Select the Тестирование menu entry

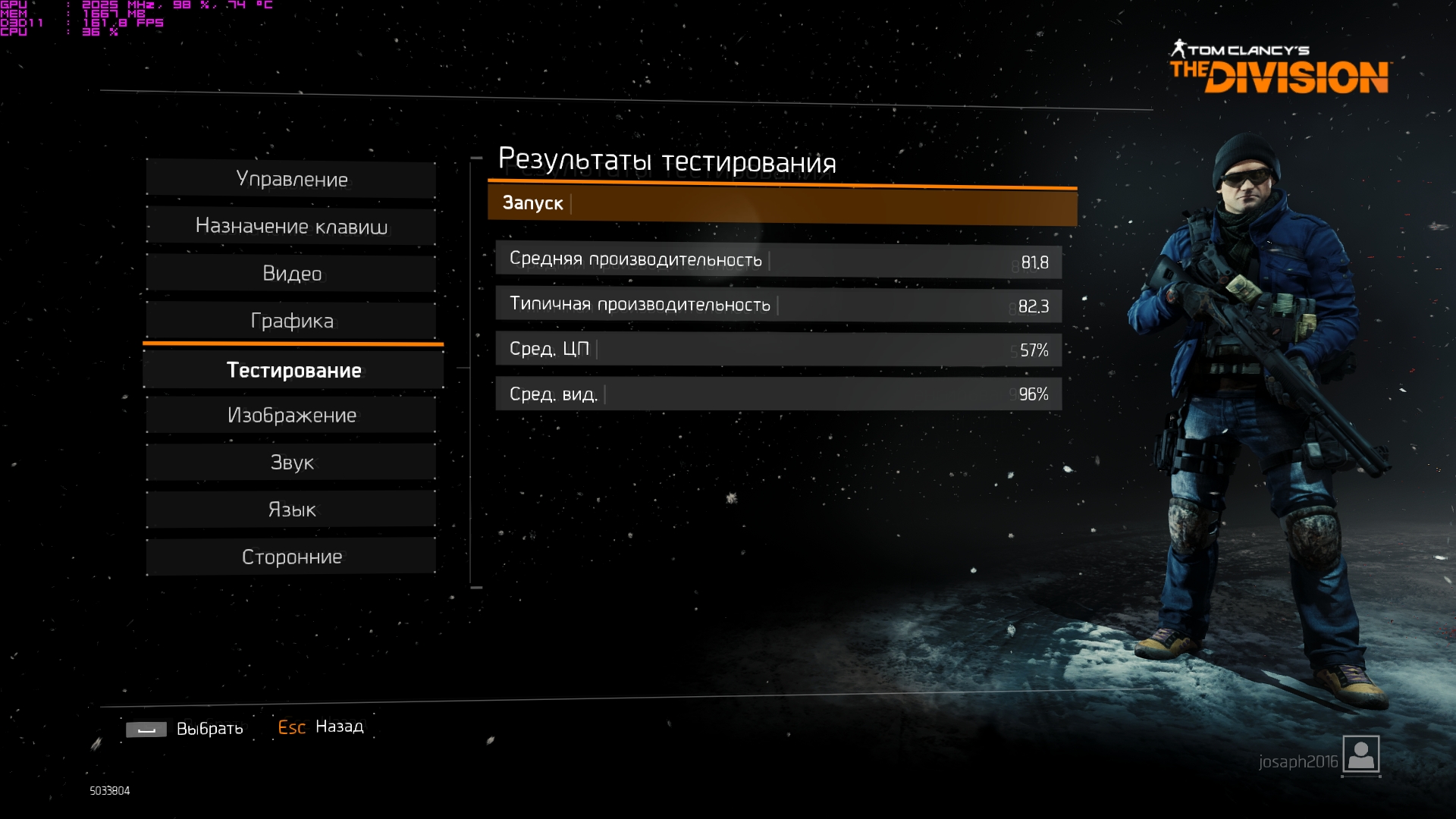click(293, 370)
